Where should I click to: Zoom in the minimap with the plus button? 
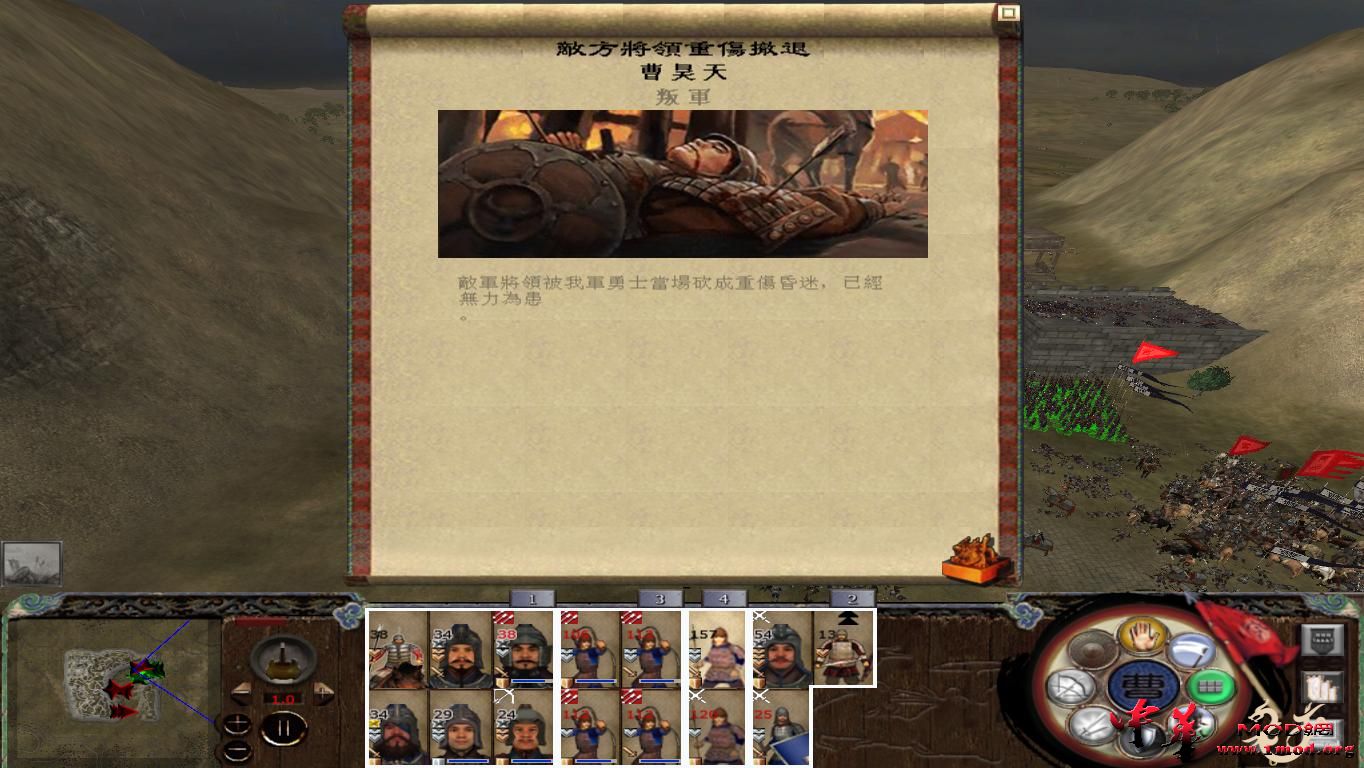[x=237, y=722]
